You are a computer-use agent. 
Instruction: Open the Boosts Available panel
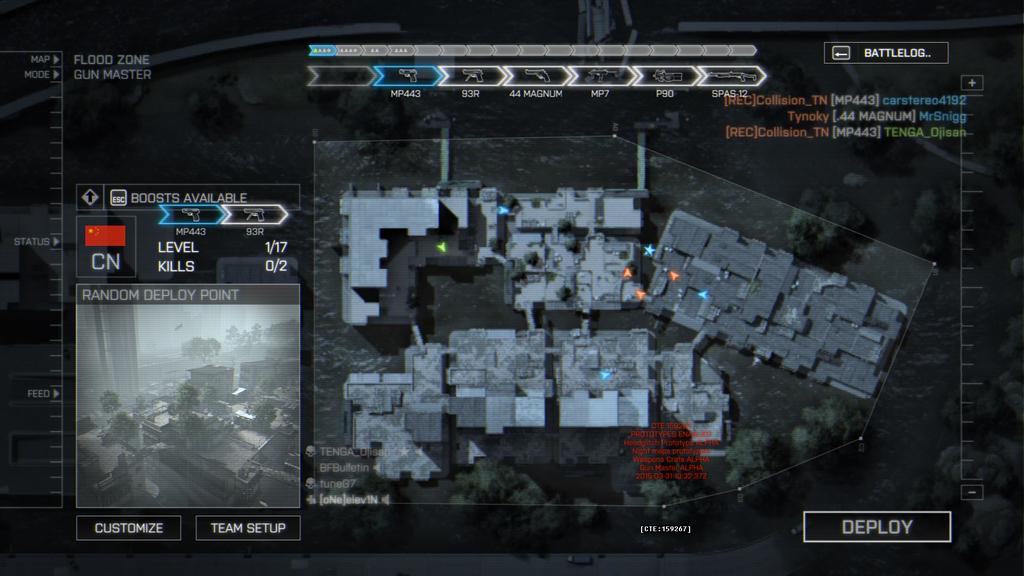point(187,197)
